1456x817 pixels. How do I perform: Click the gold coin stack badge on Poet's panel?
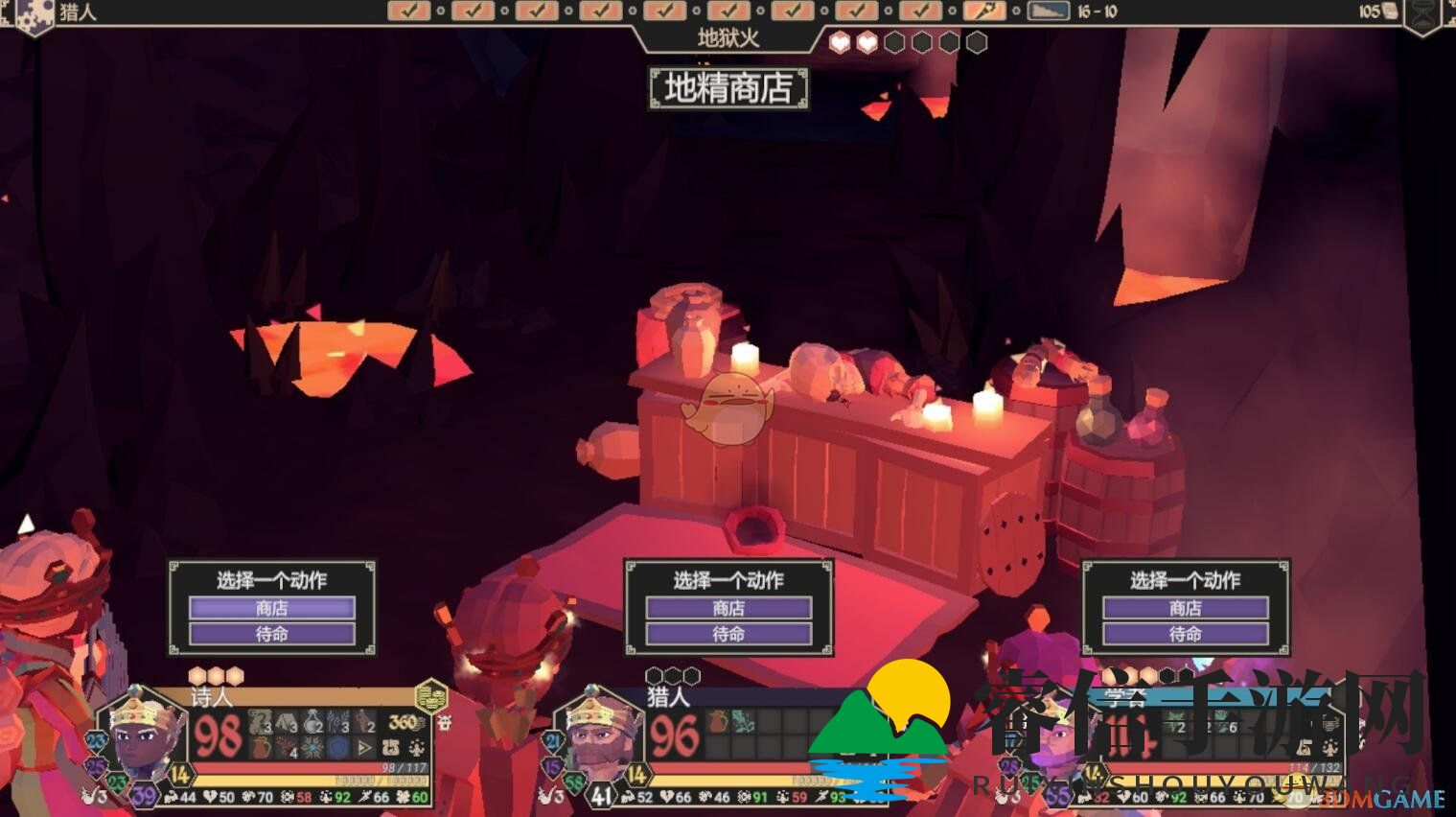click(x=431, y=694)
